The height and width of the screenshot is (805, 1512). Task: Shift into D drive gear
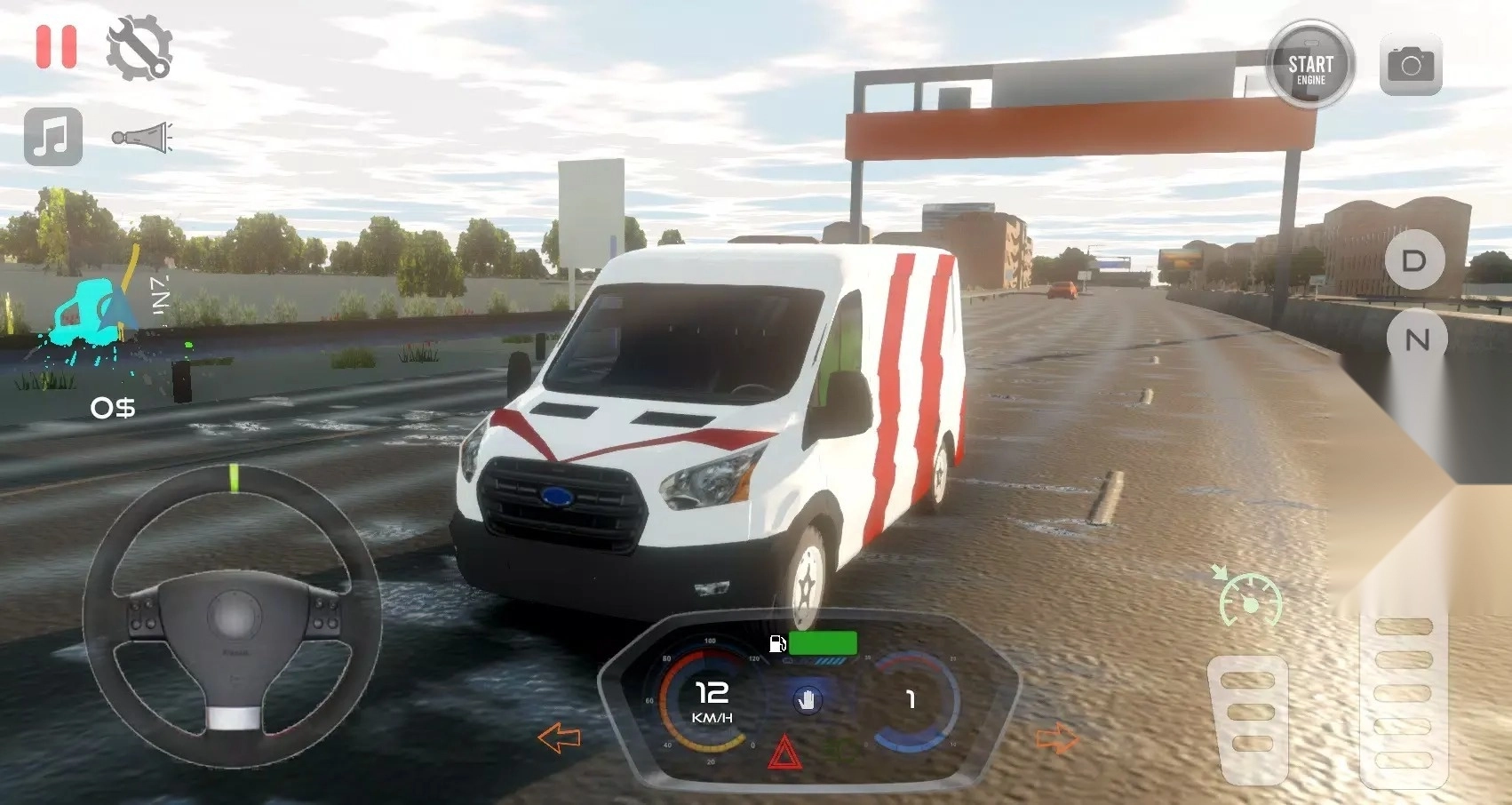[1414, 260]
